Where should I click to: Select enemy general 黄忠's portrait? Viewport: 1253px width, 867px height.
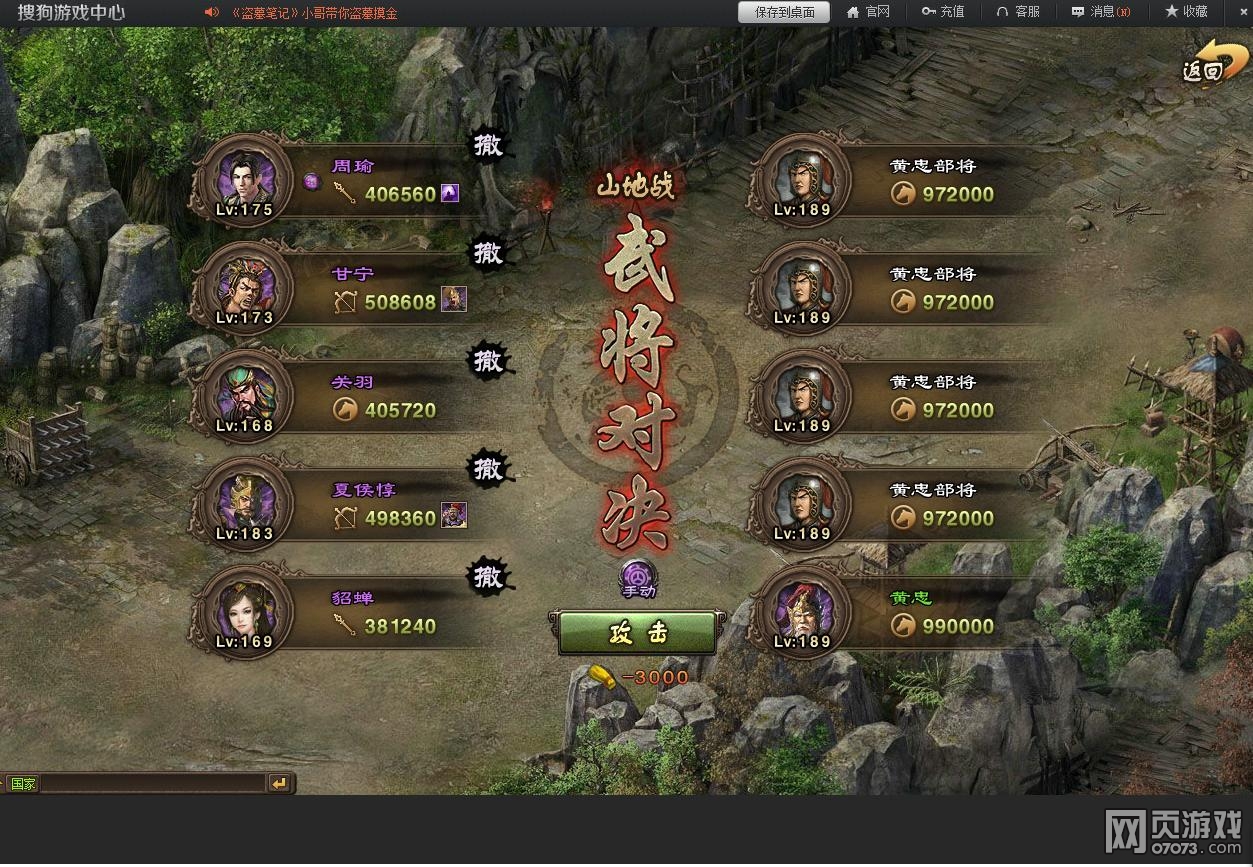(801, 612)
